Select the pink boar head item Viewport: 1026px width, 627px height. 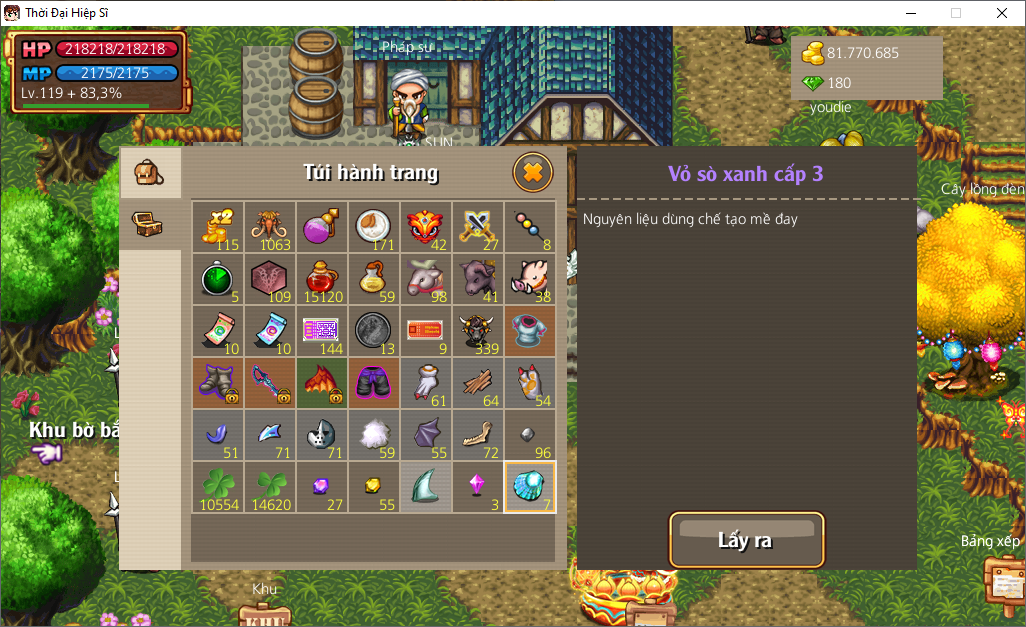coord(529,279)
